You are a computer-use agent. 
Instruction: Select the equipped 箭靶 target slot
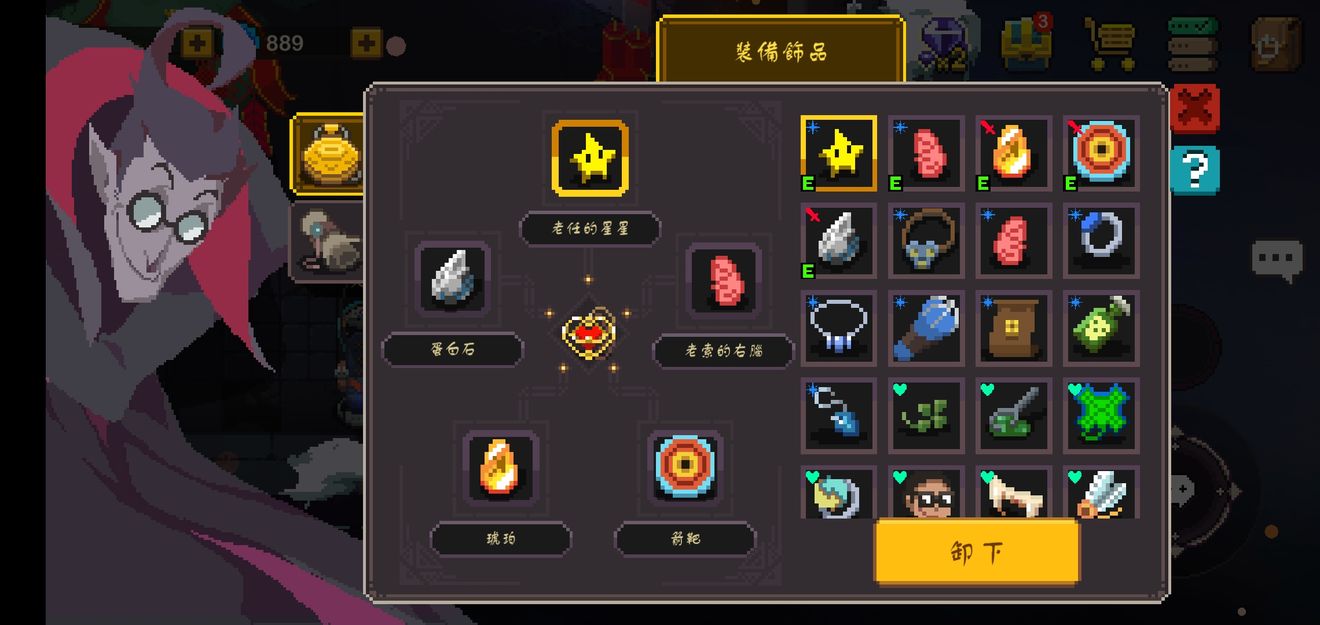684,467
